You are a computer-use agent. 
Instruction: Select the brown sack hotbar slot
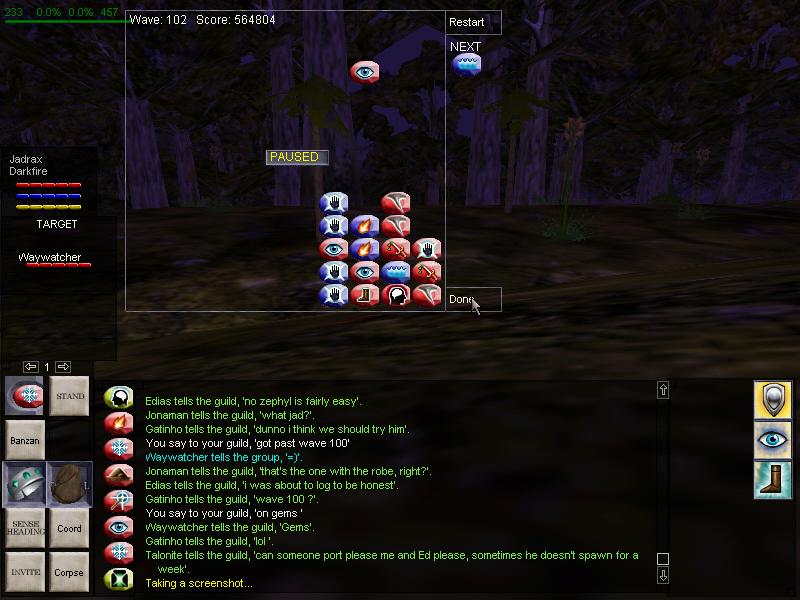[70, 484]
